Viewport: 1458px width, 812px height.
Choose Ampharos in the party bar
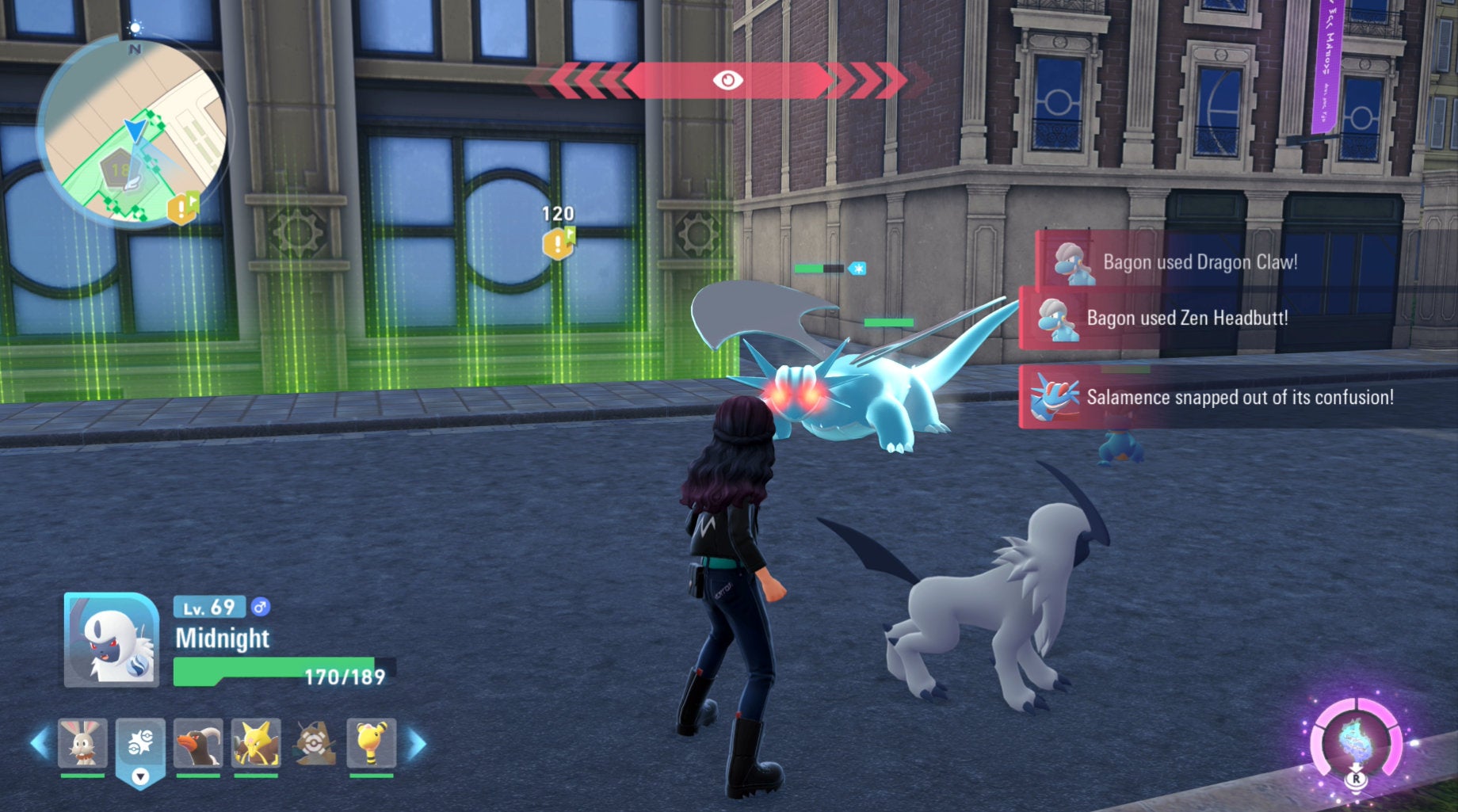tap(371, 743)
